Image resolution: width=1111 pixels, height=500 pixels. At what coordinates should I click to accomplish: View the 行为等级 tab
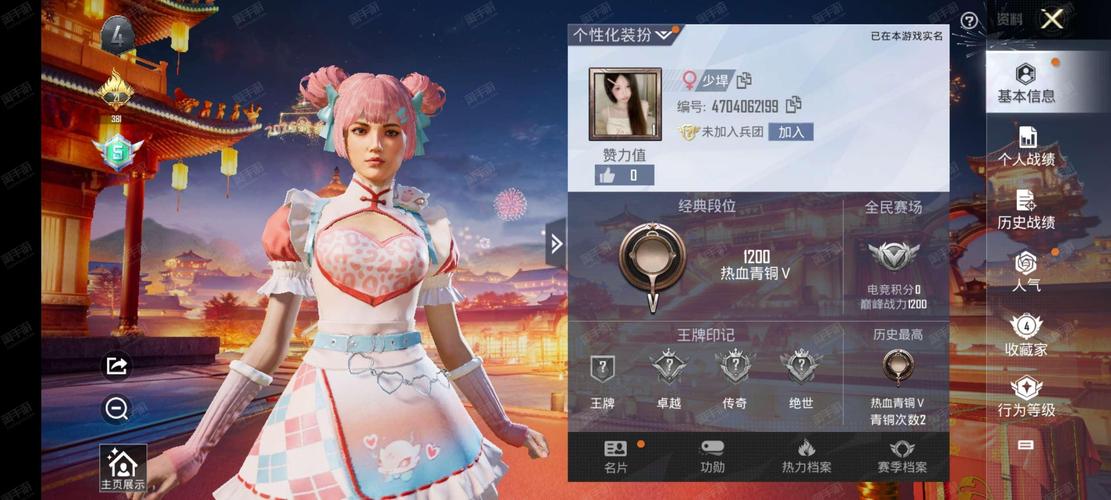click(x=1026, y=397)
